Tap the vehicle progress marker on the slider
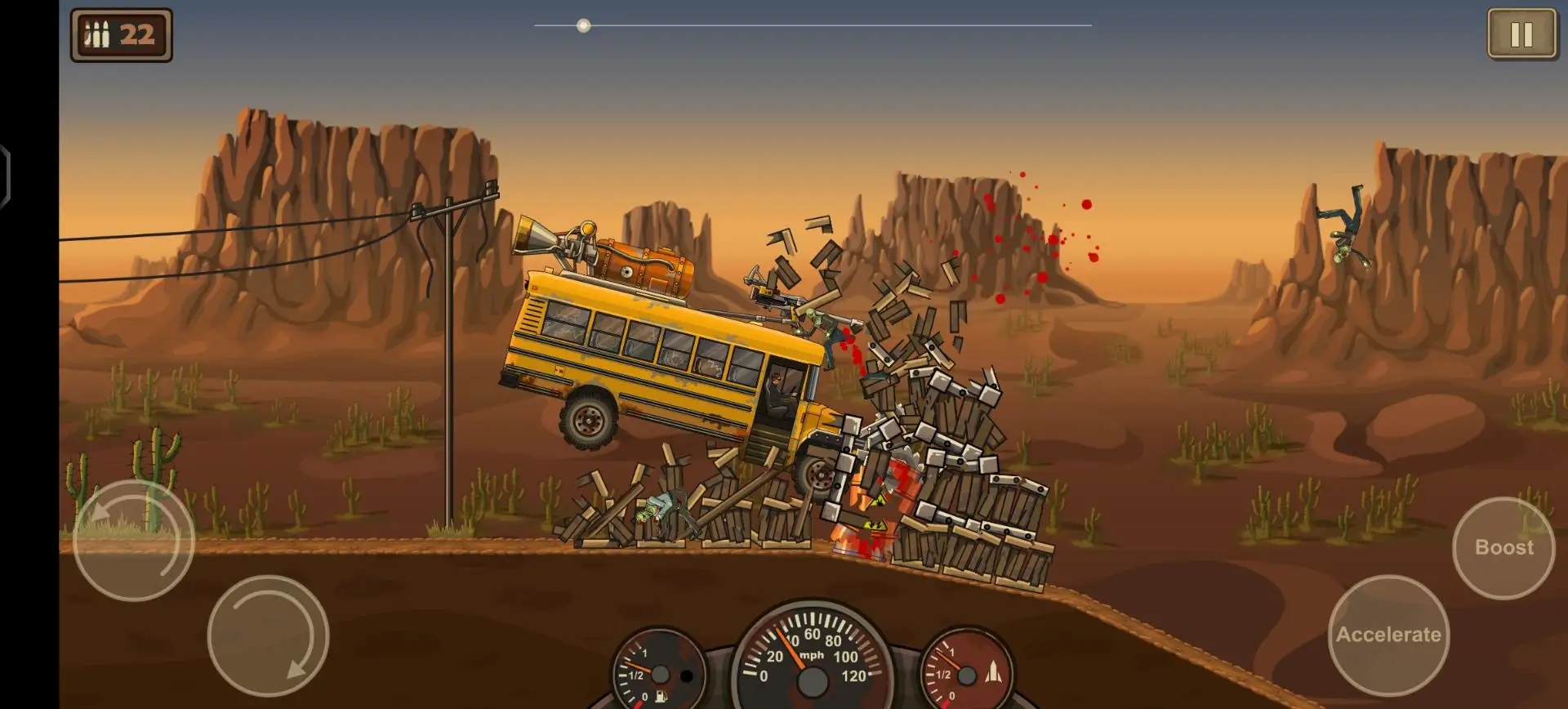Screen dimensions: 1568x709 [583, 25]
